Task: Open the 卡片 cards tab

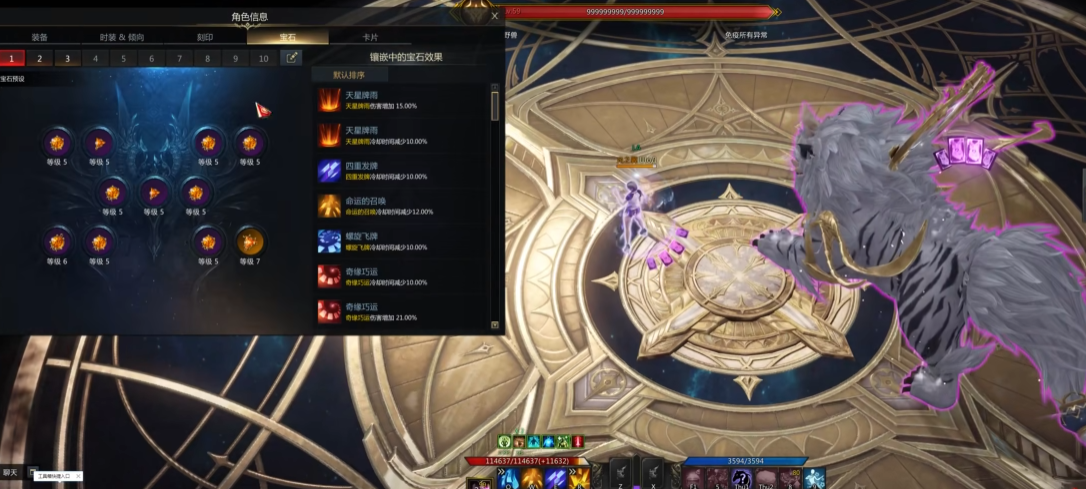Action: 369,37
